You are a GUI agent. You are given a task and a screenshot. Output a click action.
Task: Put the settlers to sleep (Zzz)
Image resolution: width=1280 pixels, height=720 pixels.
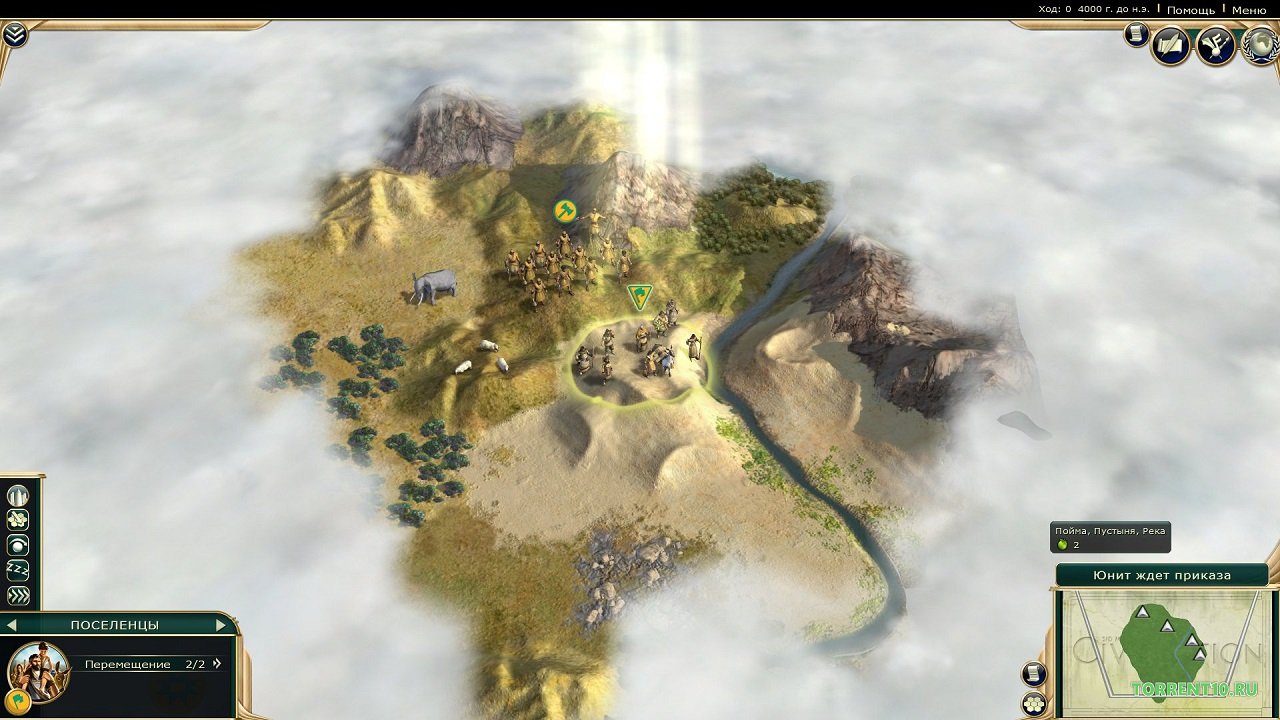click(18, 571)
